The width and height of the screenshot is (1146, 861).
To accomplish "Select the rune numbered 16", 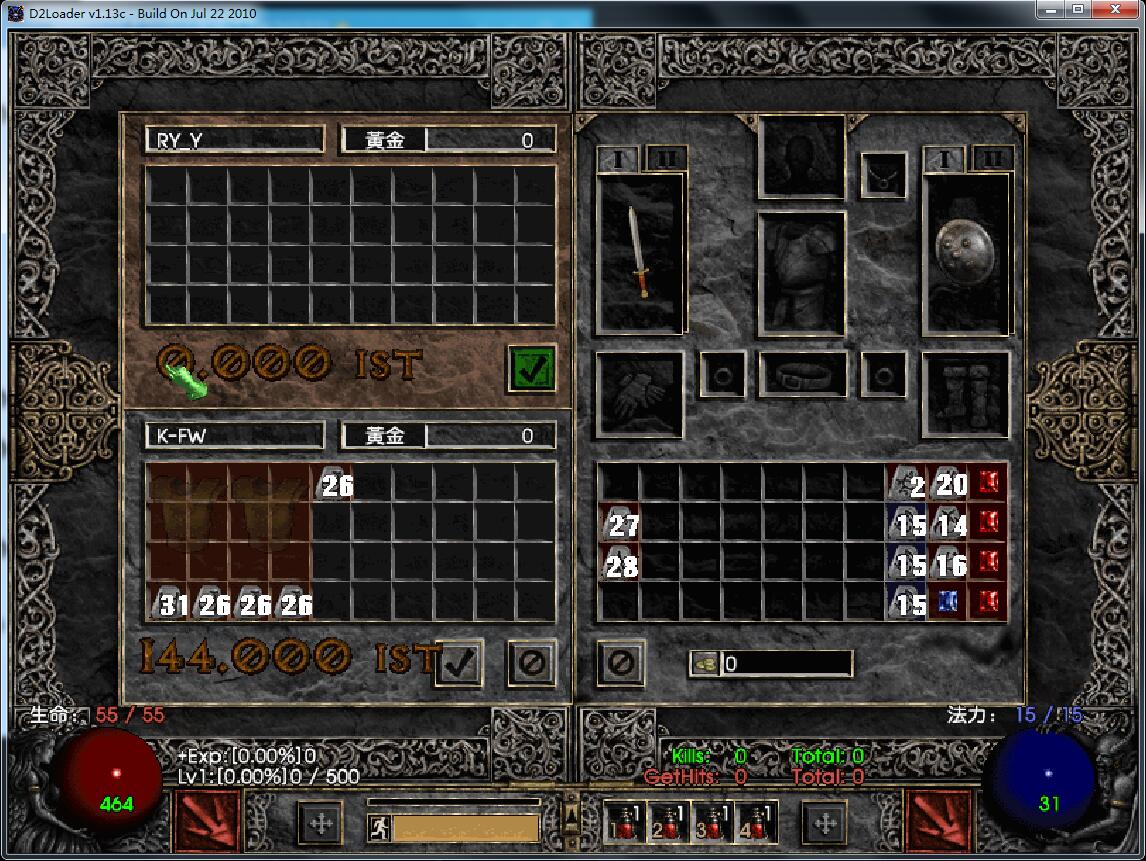I will 947,564.
